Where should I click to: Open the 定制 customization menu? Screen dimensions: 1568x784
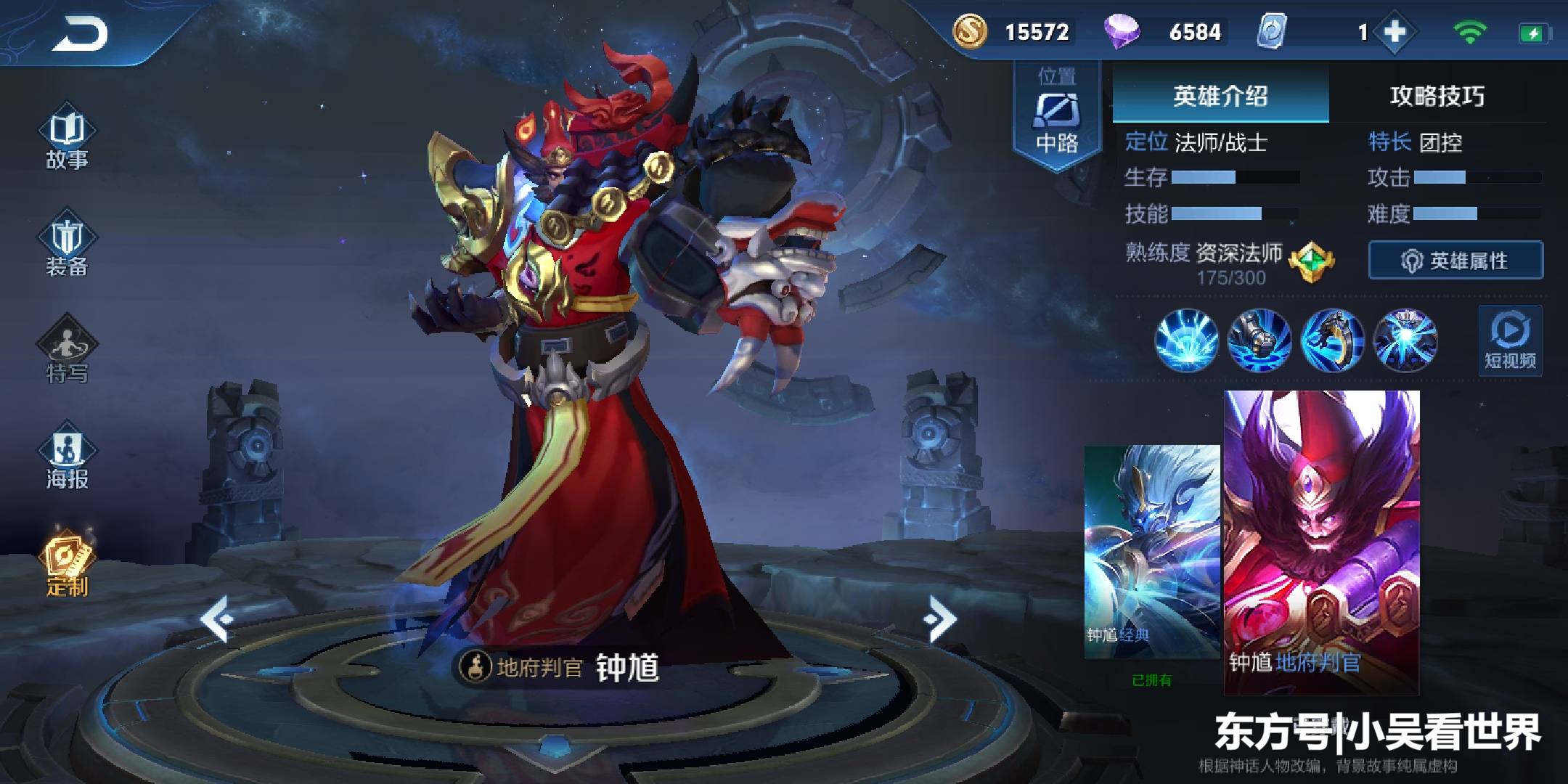pyautogui.click(x=67, y=565)
